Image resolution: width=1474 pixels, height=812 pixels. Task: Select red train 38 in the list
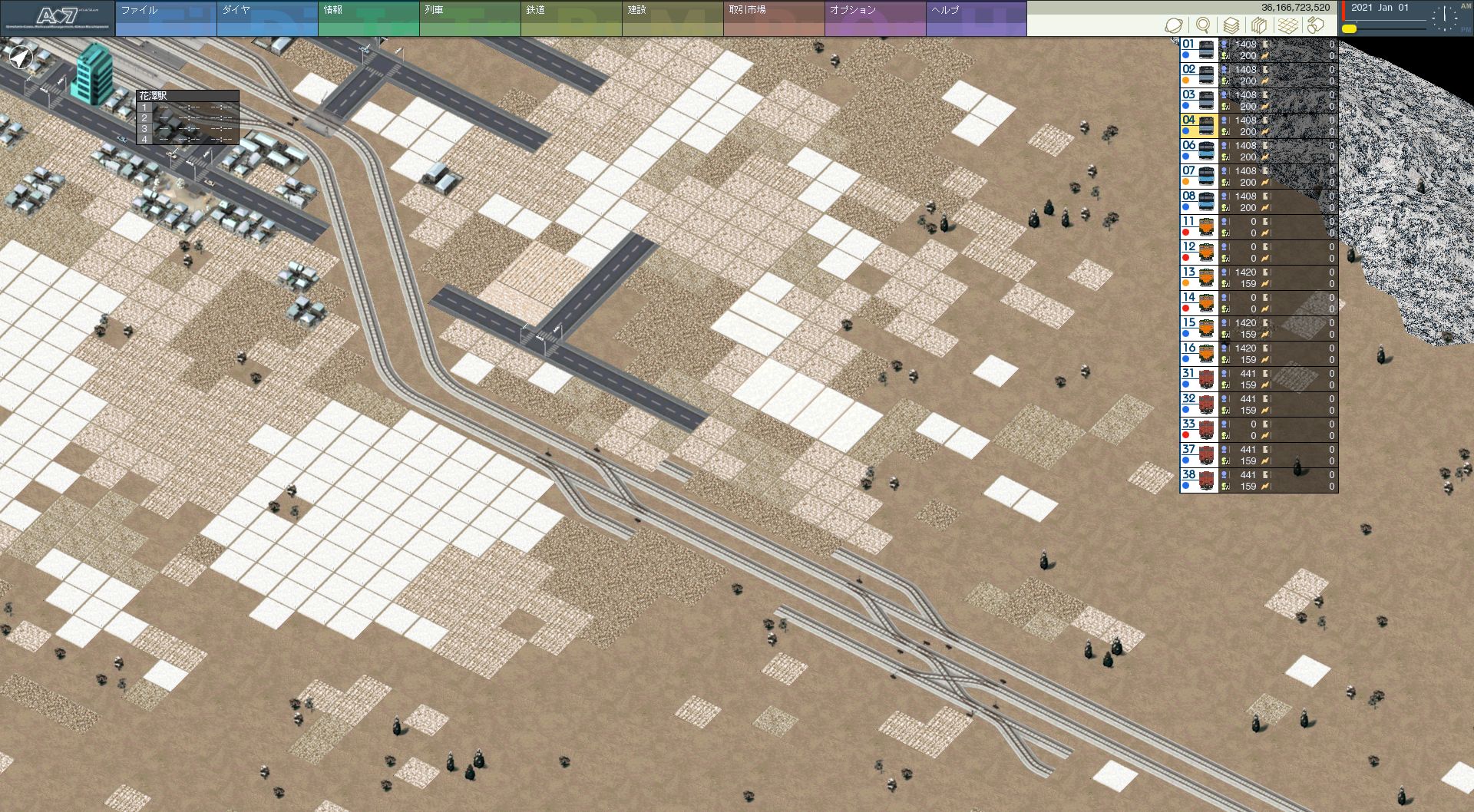pos(1259,480)
